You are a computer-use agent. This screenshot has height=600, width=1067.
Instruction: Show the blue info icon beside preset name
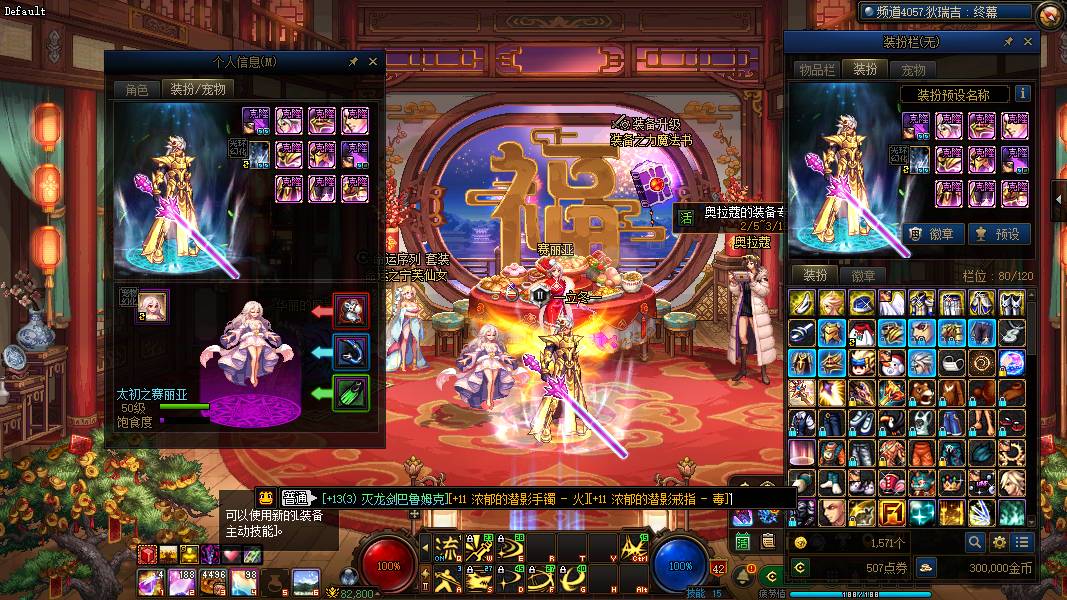pos(1022,94)
